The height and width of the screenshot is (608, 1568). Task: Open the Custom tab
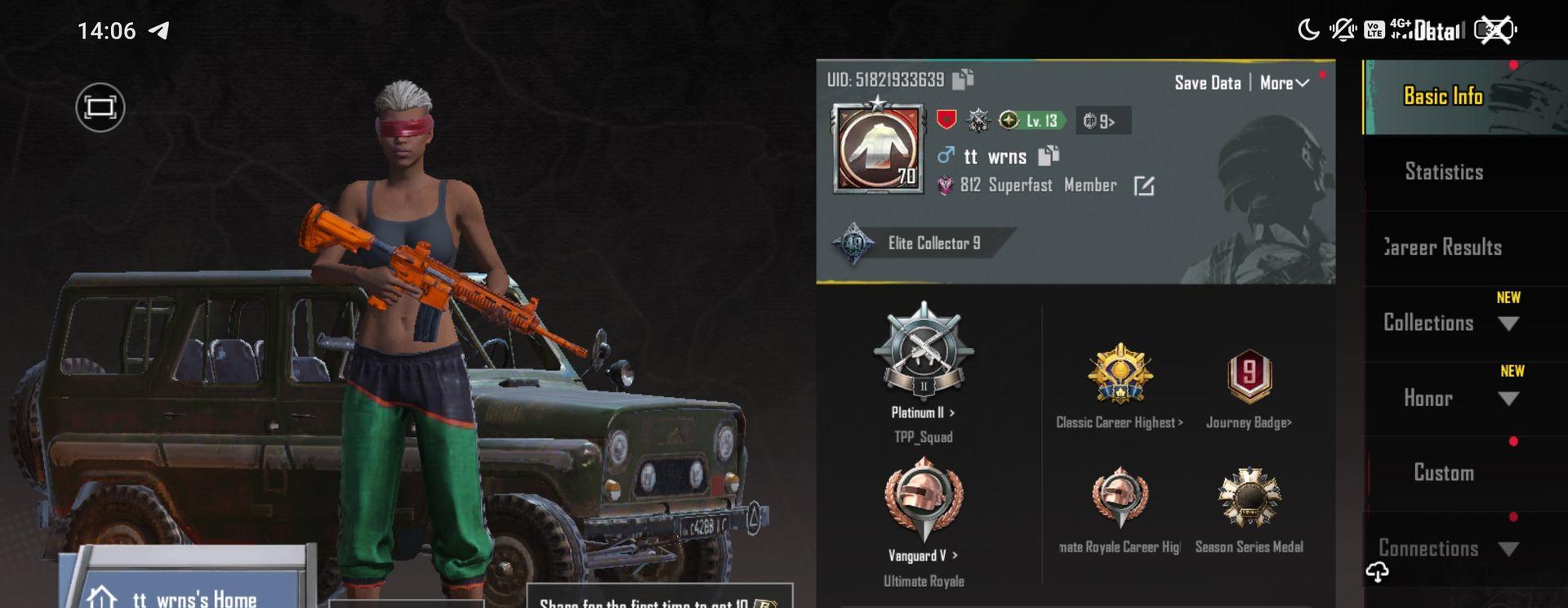1443,473
